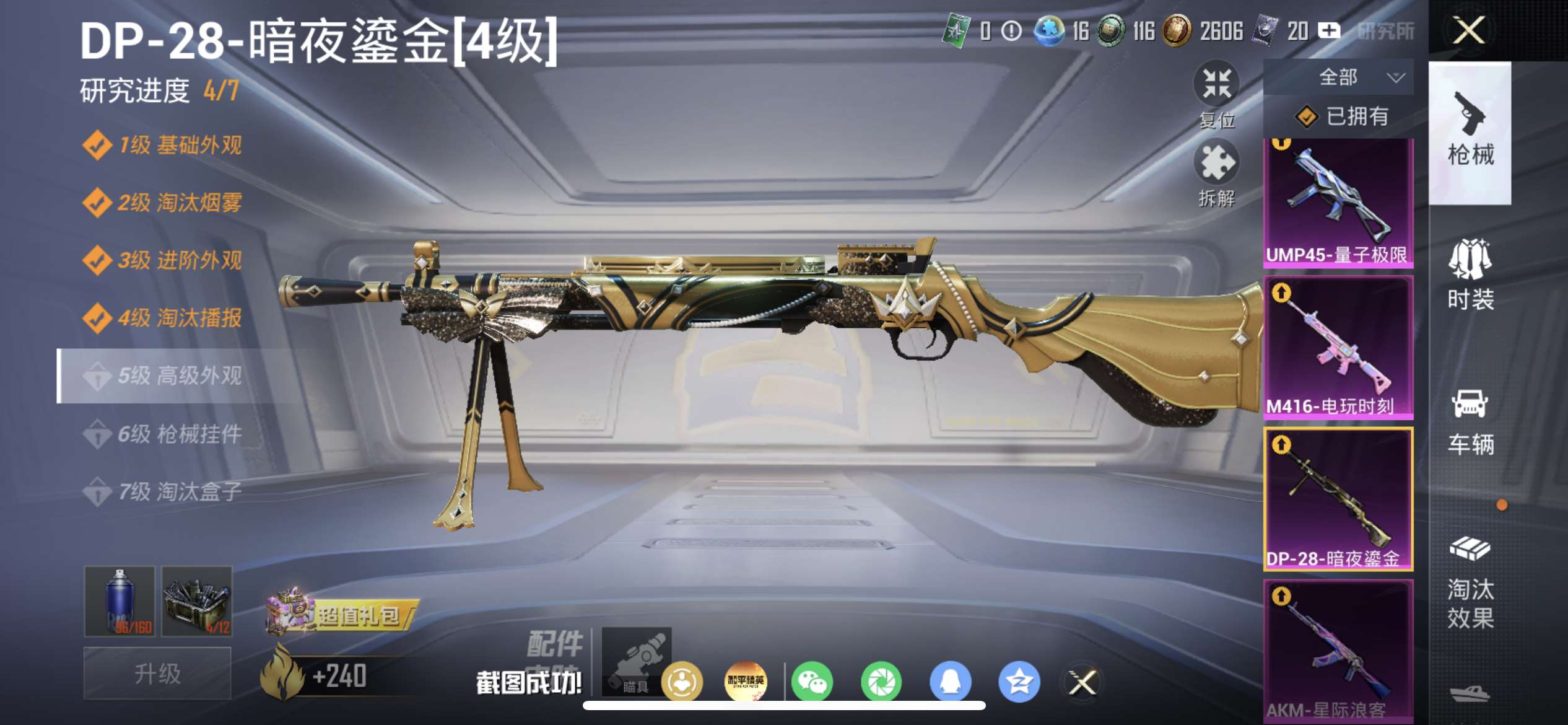The height and width of the screenshot is (725, 1568).
Task: Share screenshot via the green WeChat icon
Action: pyautogui.click(x=812, y=682)
